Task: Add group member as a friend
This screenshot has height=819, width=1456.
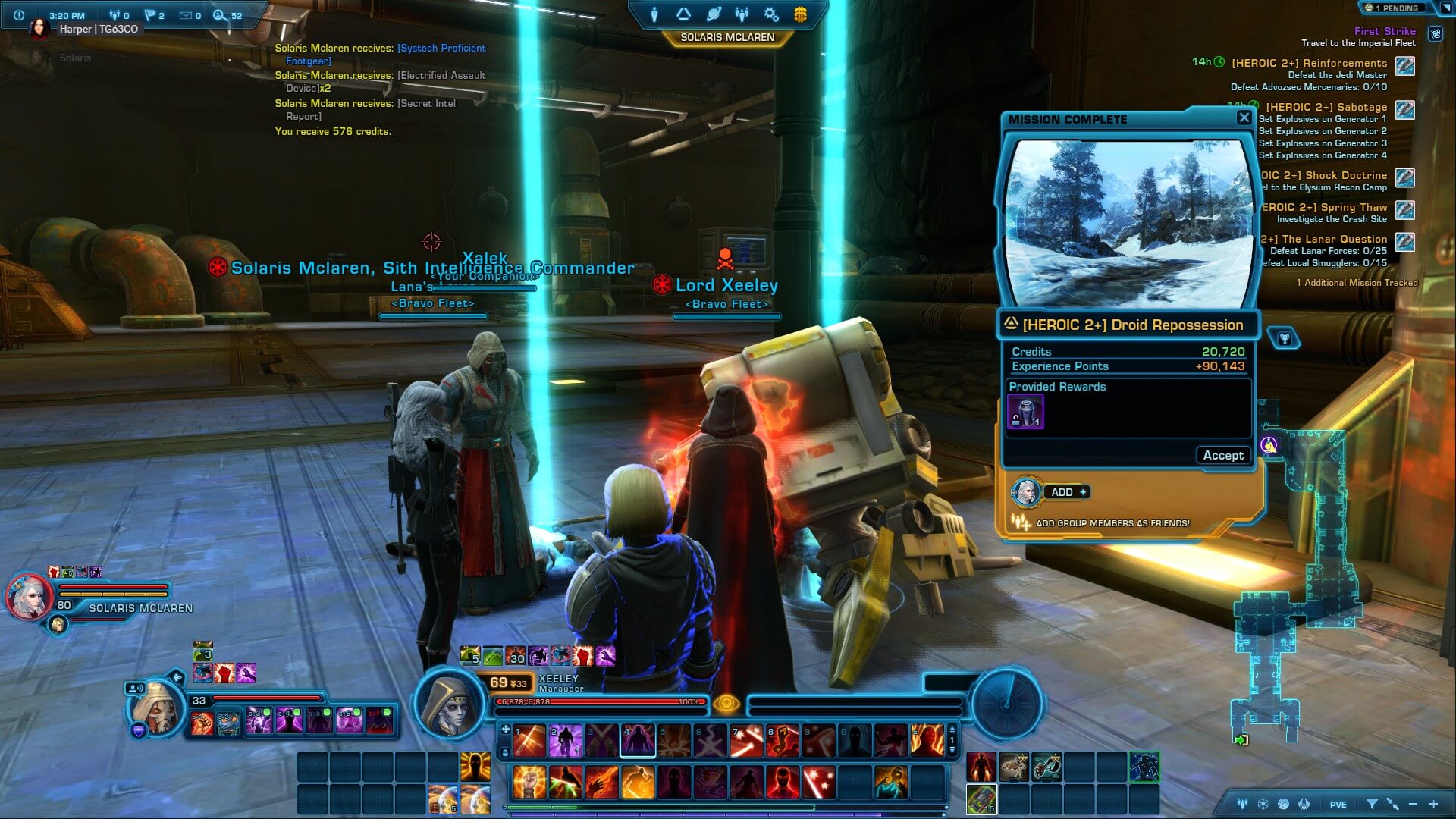Action: click(1068, 492)
